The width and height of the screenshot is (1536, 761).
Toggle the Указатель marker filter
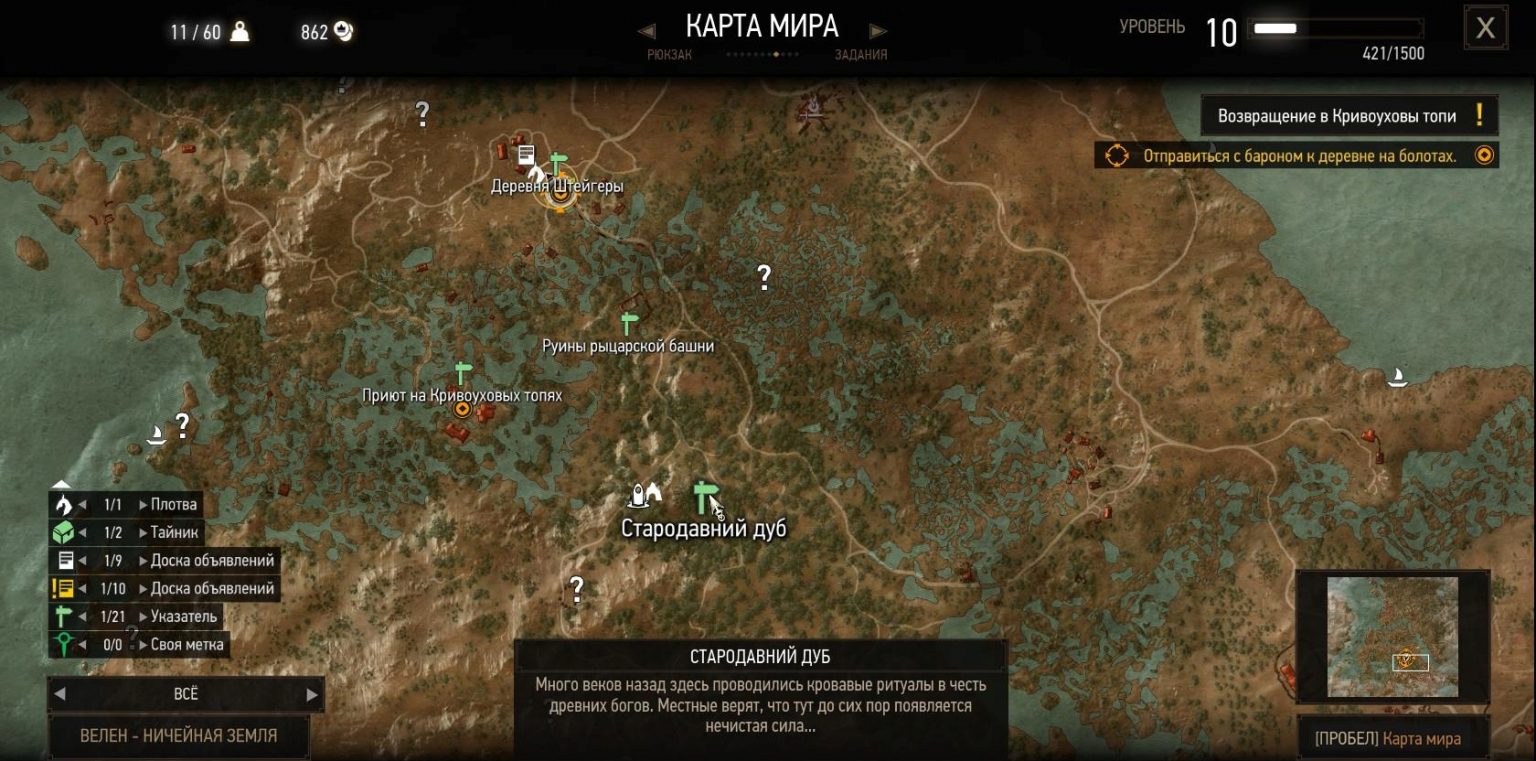(x=63, y=616)
